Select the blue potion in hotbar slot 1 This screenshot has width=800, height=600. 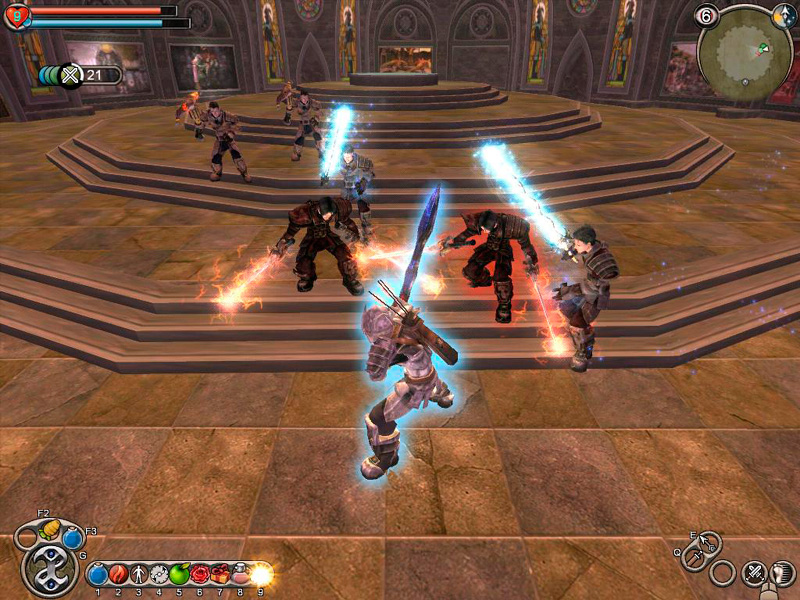click(98, 575)
